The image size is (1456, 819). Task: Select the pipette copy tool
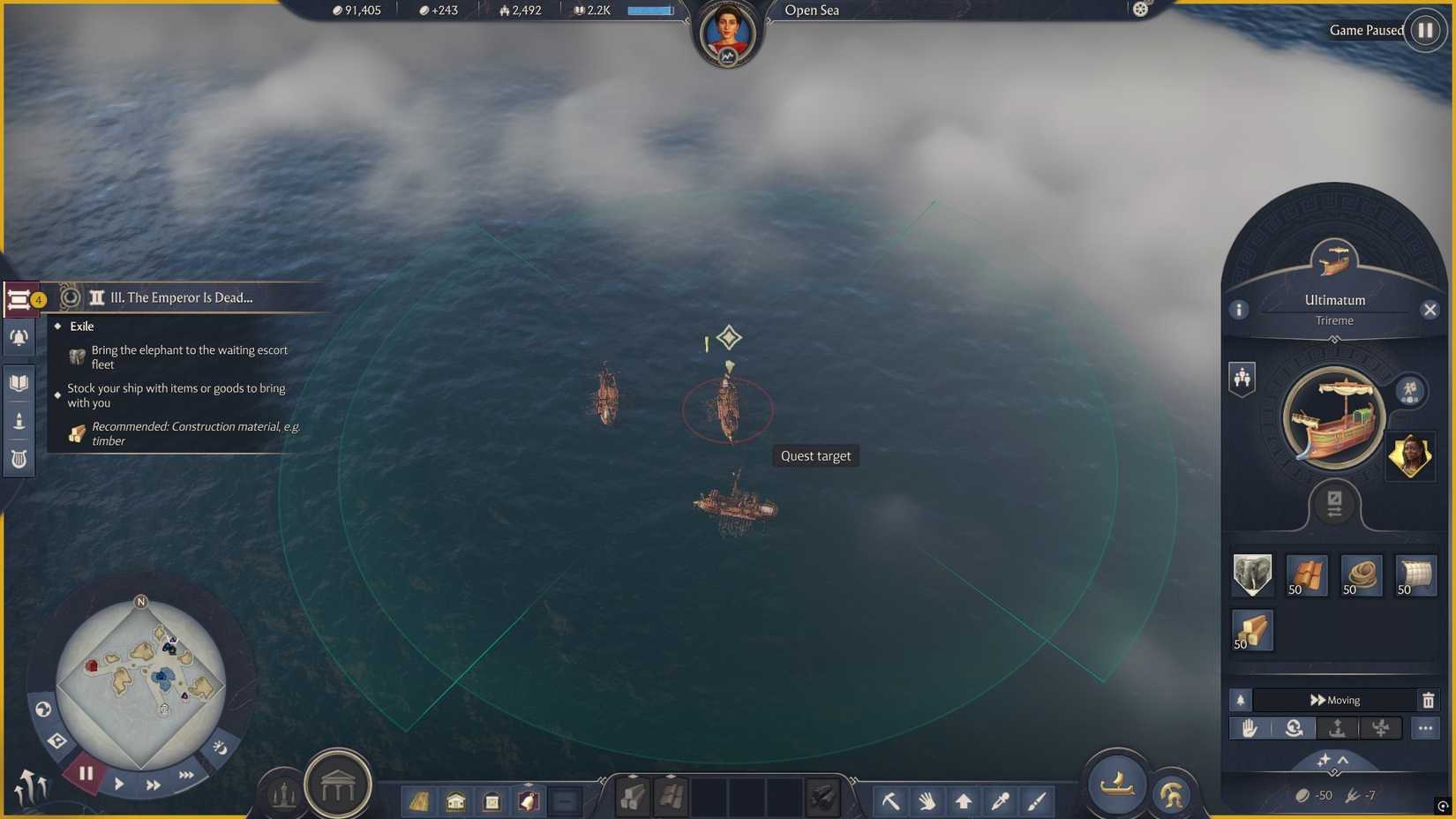(x=998, y=800)
